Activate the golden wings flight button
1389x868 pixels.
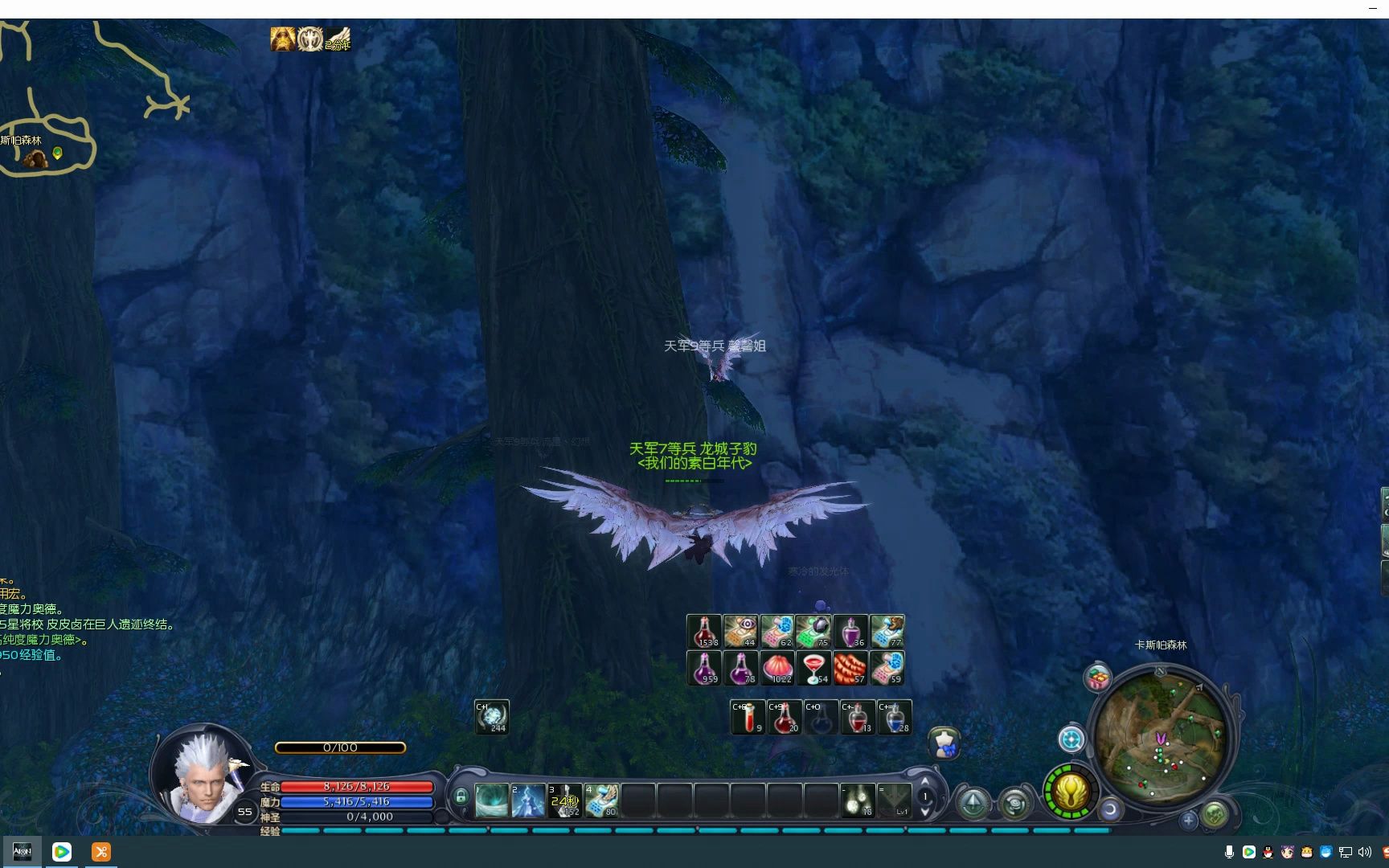[1071, 792]
